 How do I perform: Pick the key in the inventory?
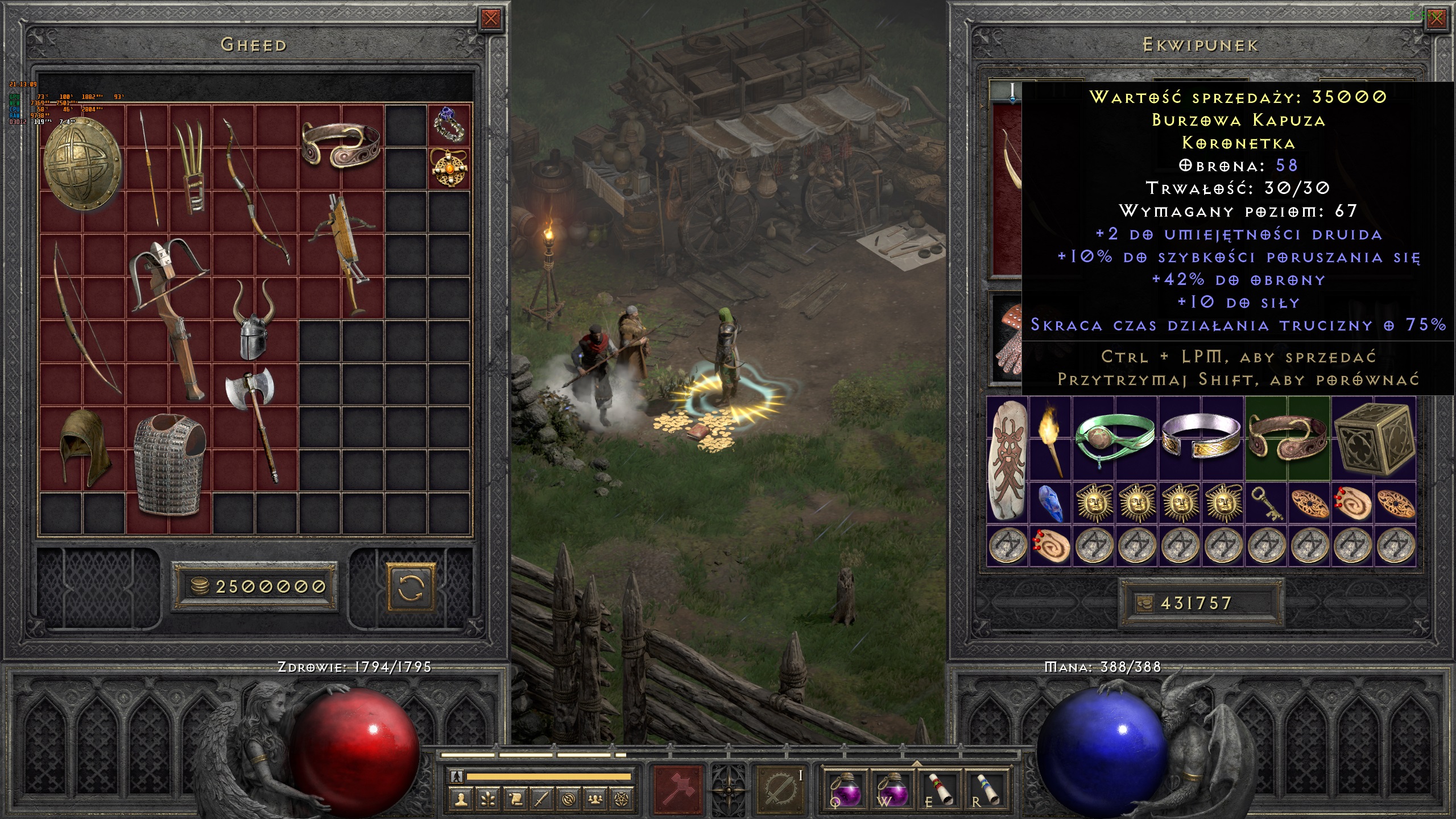pyautogui.click(x=1267, y=503)
